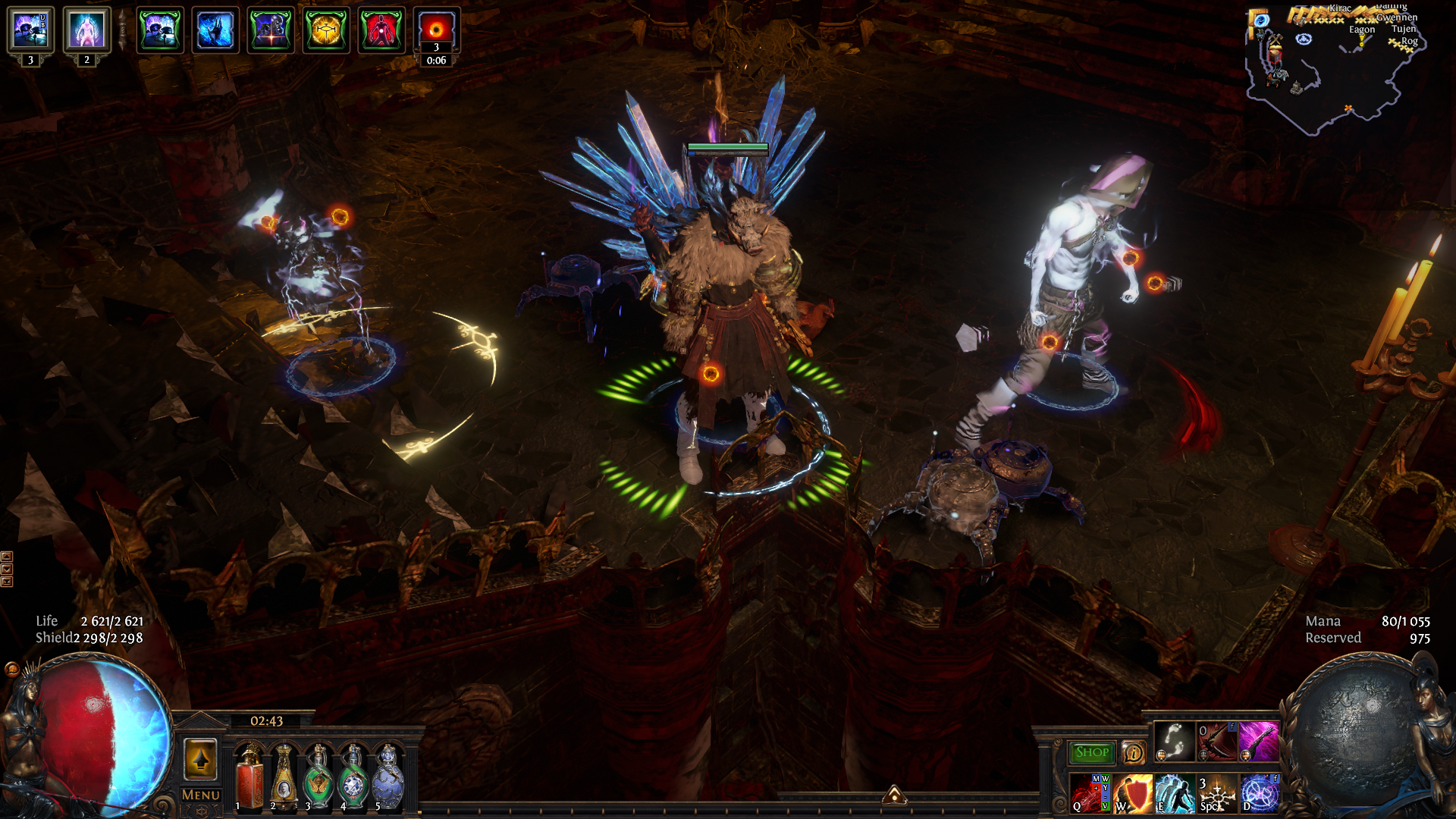The height and width of the screenshot is (819, 1456).
Task: Activate the blue dash skill bound to E
Action: pyautogui.click(x=1175, y=793)
